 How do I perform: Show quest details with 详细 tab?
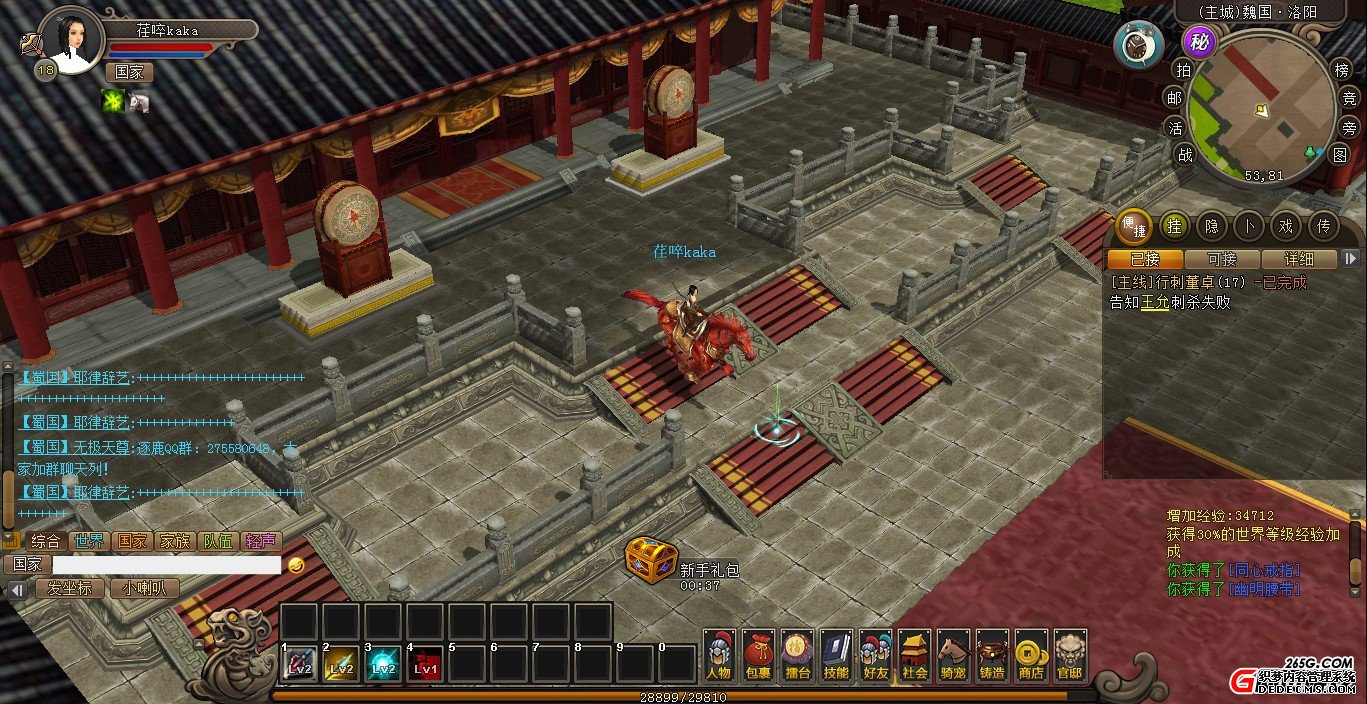[1299, 259]
